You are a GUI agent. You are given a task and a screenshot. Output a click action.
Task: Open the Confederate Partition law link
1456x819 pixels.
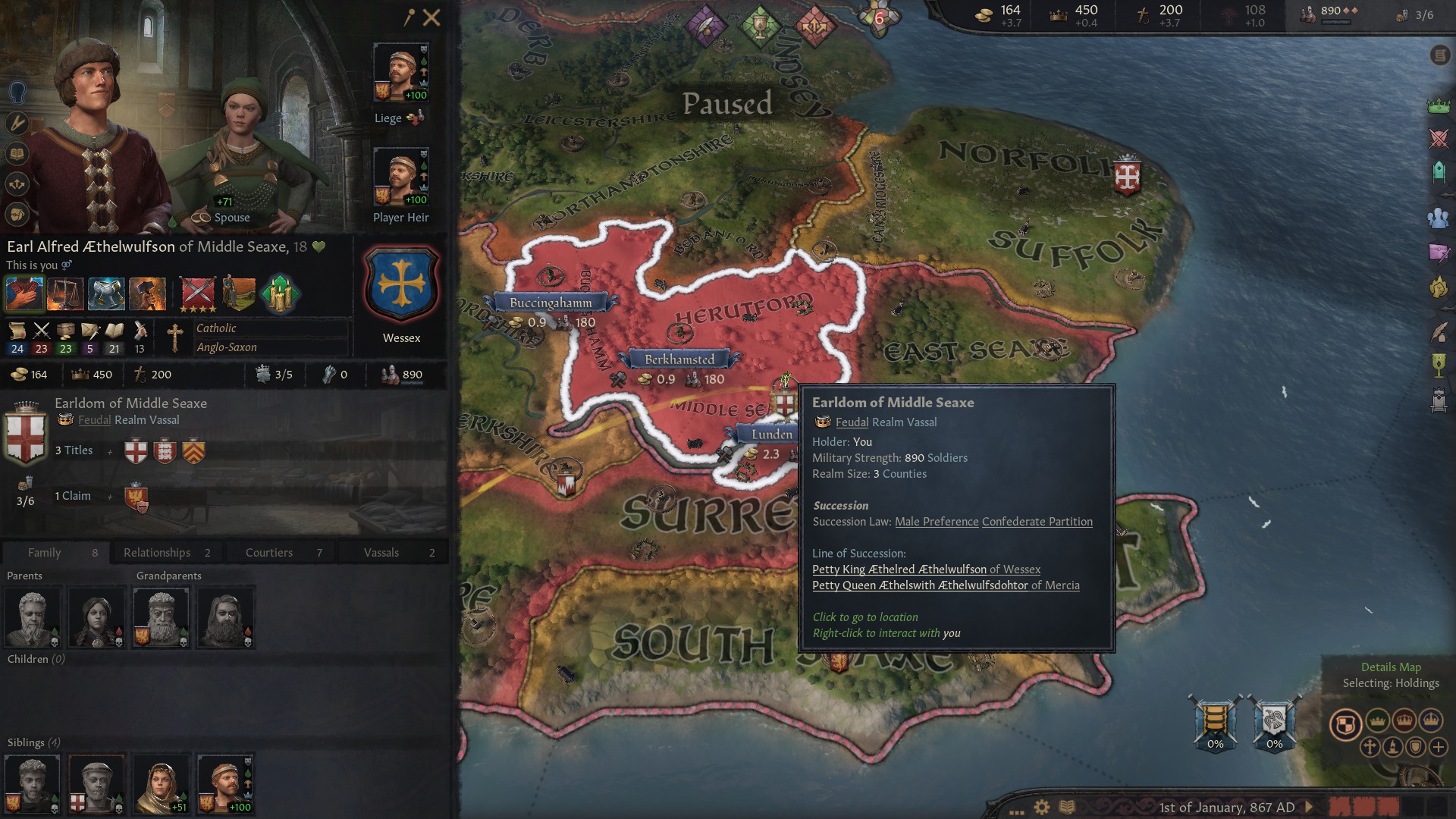click(x=1037, y=522)
